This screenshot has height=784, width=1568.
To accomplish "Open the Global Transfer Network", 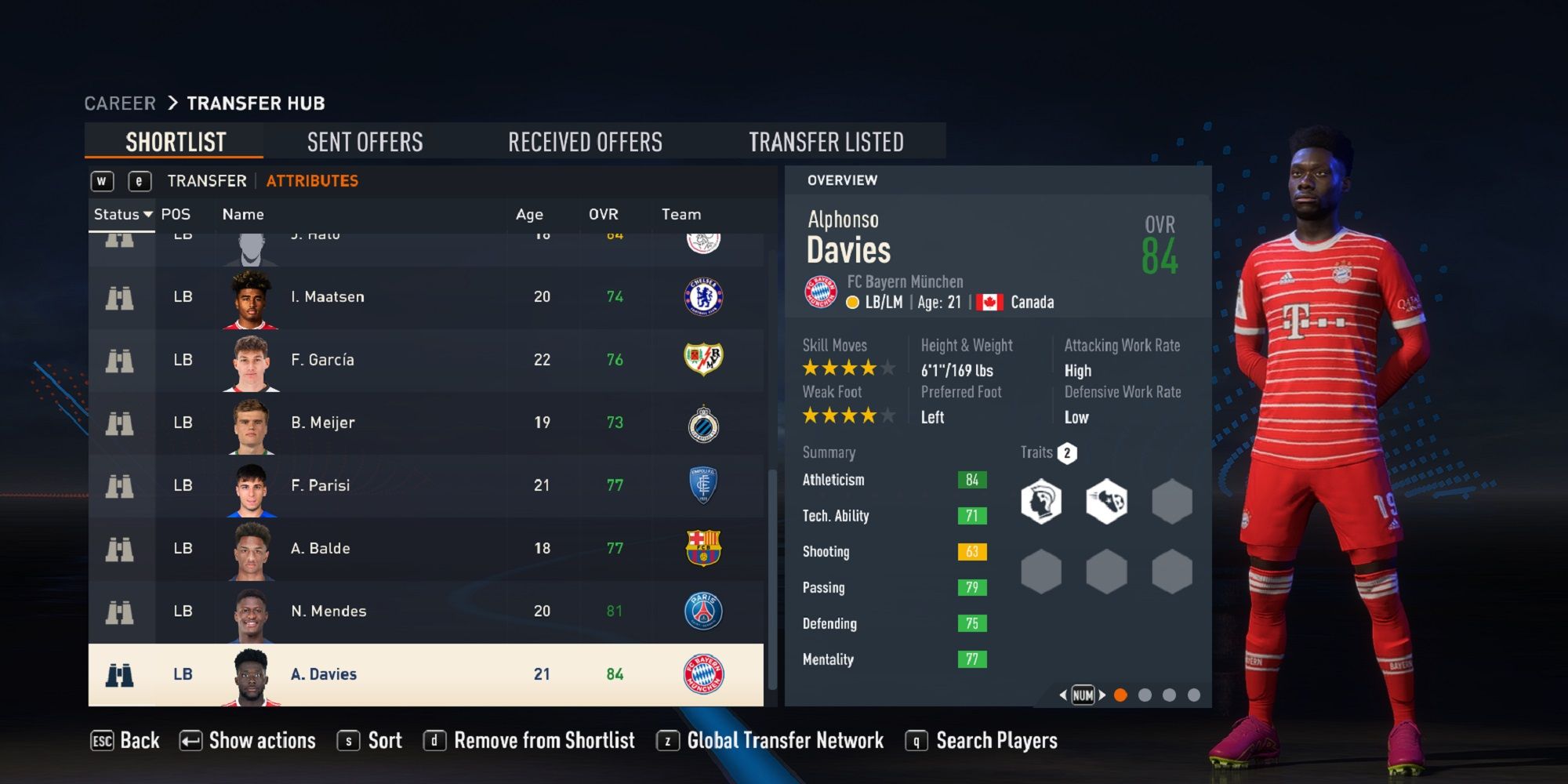I will point(783,740).
